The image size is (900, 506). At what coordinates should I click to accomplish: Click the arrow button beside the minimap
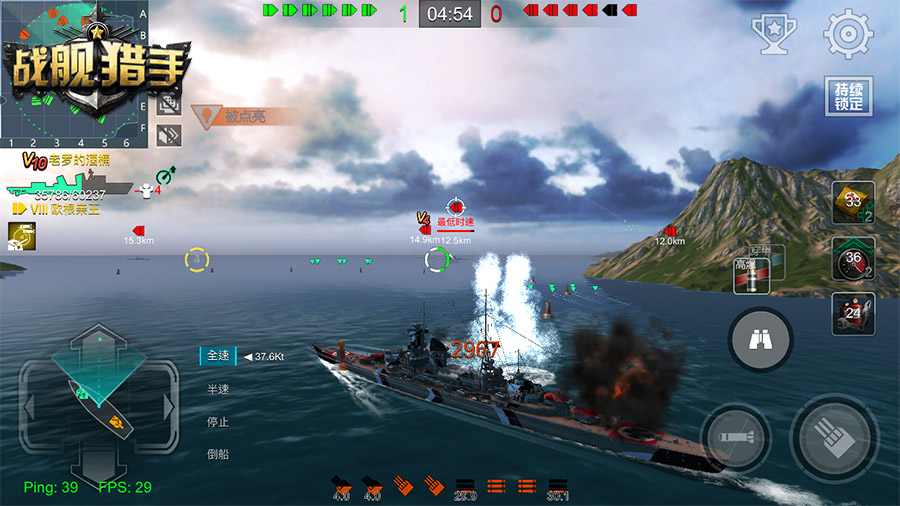coord(168,133)
